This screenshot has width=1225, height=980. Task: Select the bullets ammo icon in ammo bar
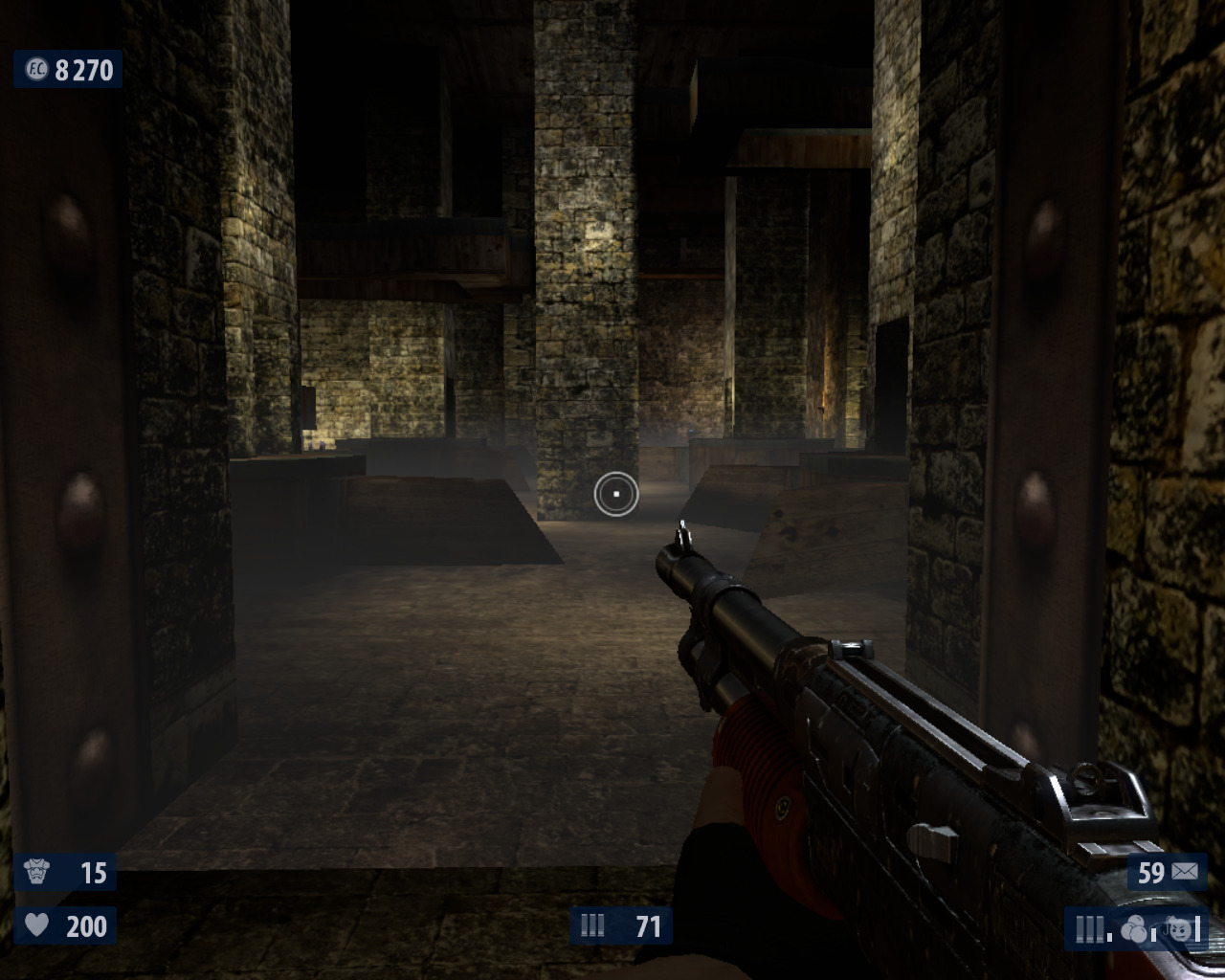click(1089, 928)
